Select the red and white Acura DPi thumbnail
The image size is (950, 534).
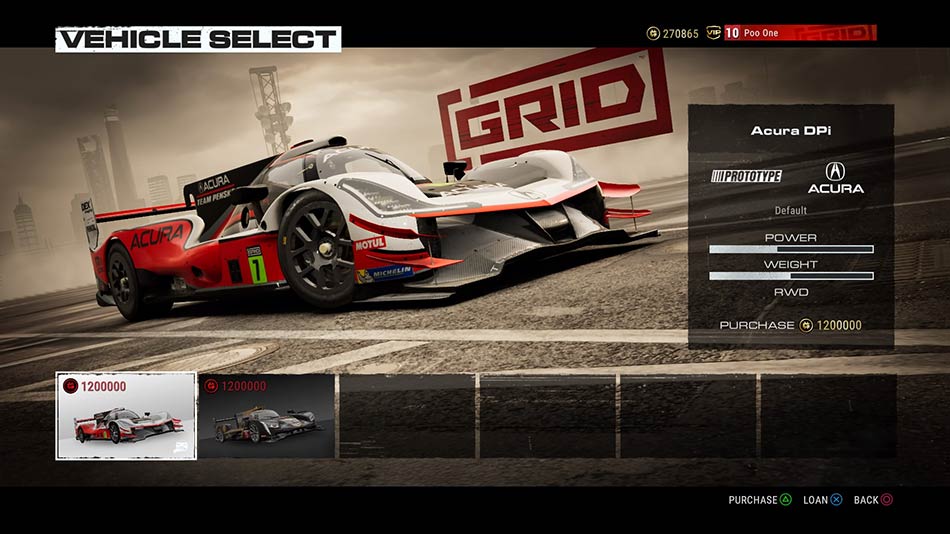tap(126, 416)
